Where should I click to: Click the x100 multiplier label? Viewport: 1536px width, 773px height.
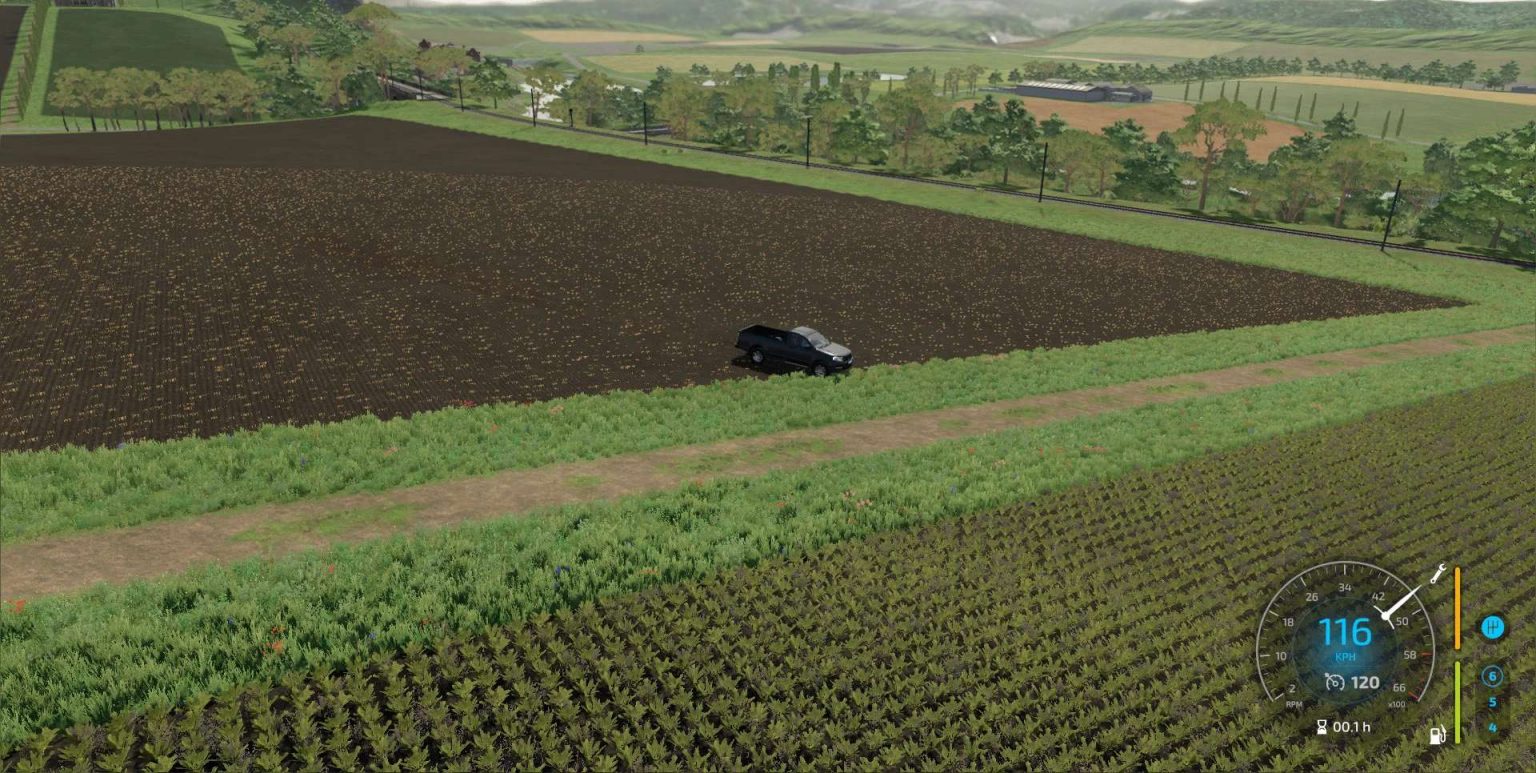[x=1398, y=704]
